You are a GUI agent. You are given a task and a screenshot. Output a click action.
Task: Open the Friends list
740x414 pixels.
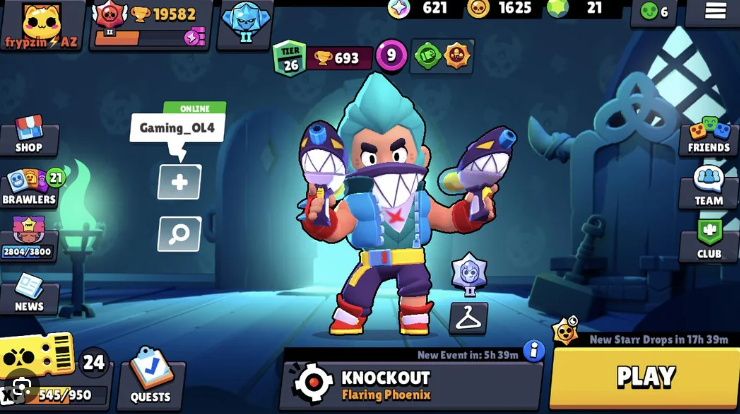(708, 136)
